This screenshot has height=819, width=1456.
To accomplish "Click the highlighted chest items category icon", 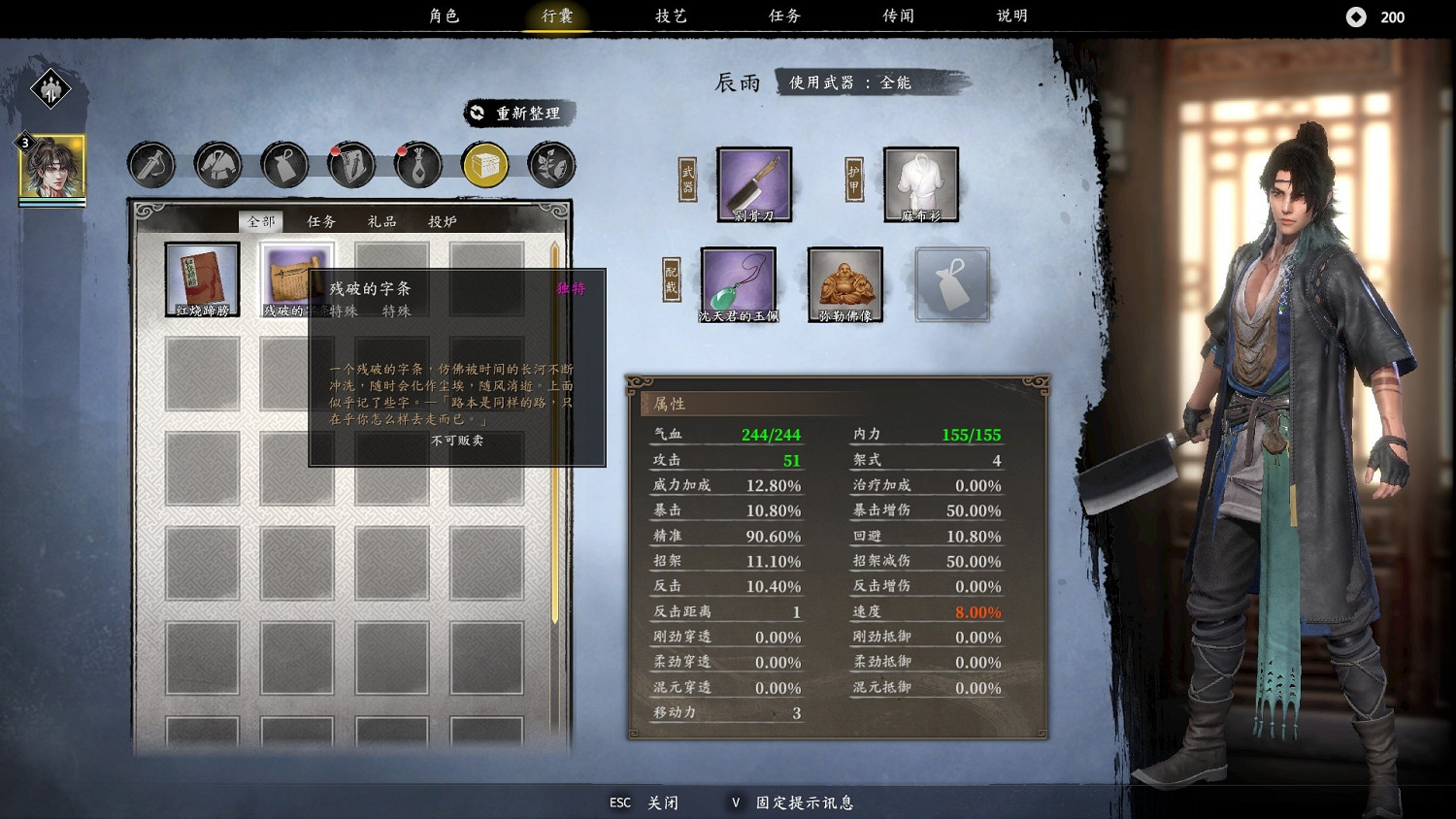I will click(484, 164).
